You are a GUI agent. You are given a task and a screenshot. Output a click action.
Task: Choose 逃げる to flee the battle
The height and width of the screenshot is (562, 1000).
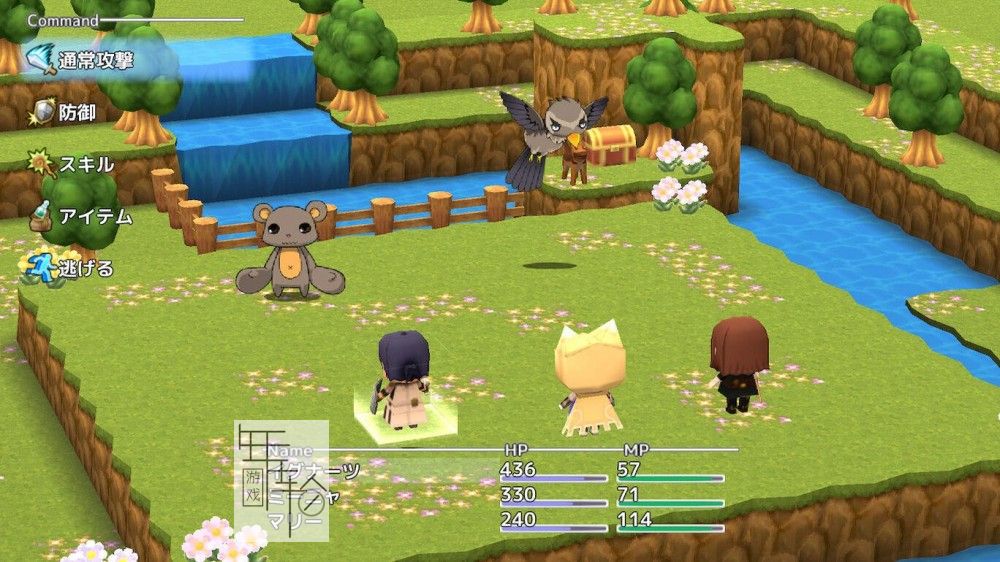coord(85,268)
